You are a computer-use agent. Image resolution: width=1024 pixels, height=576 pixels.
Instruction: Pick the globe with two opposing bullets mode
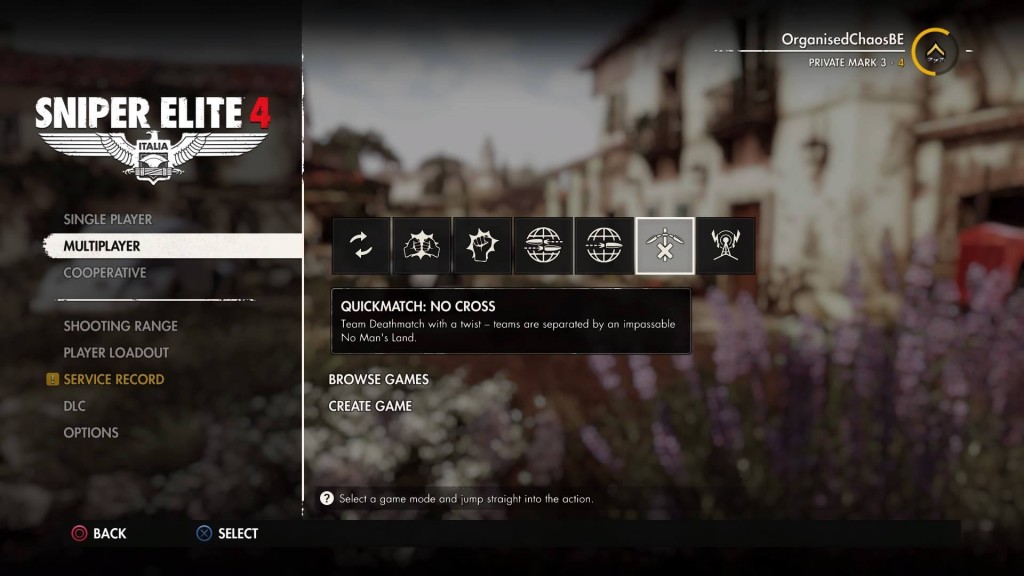pyautogui.click(x=543, y=246)
